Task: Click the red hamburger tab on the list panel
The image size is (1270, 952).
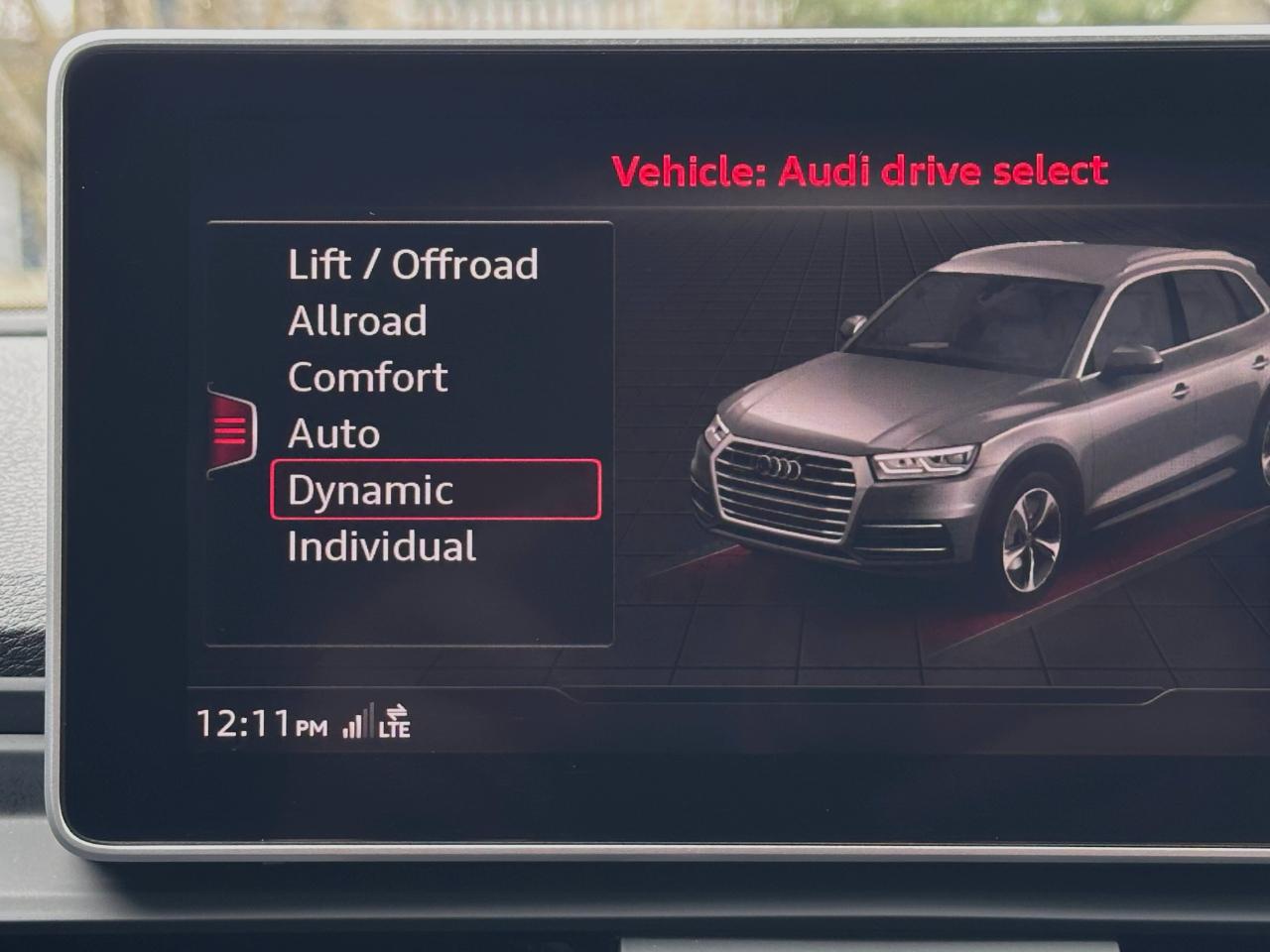Action: 230,428
